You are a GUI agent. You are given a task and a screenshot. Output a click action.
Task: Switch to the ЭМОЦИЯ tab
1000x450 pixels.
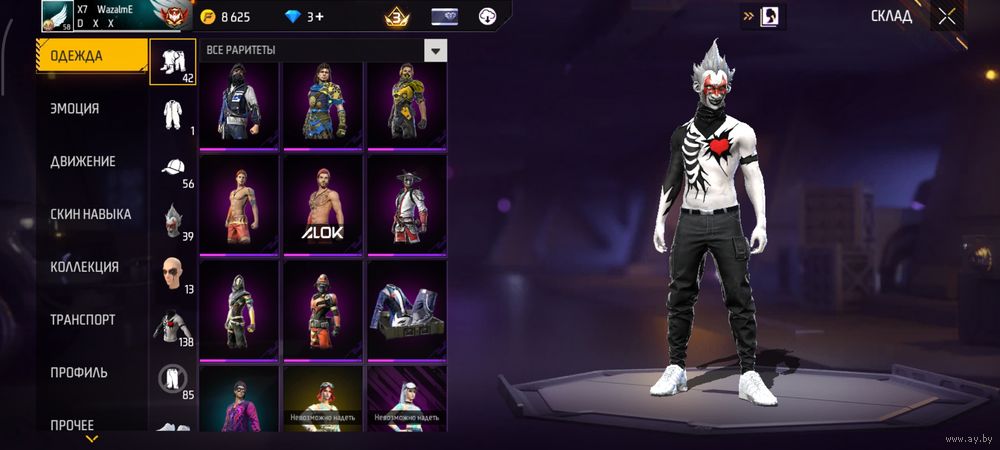pyautogui.click(x=75, y=108)
